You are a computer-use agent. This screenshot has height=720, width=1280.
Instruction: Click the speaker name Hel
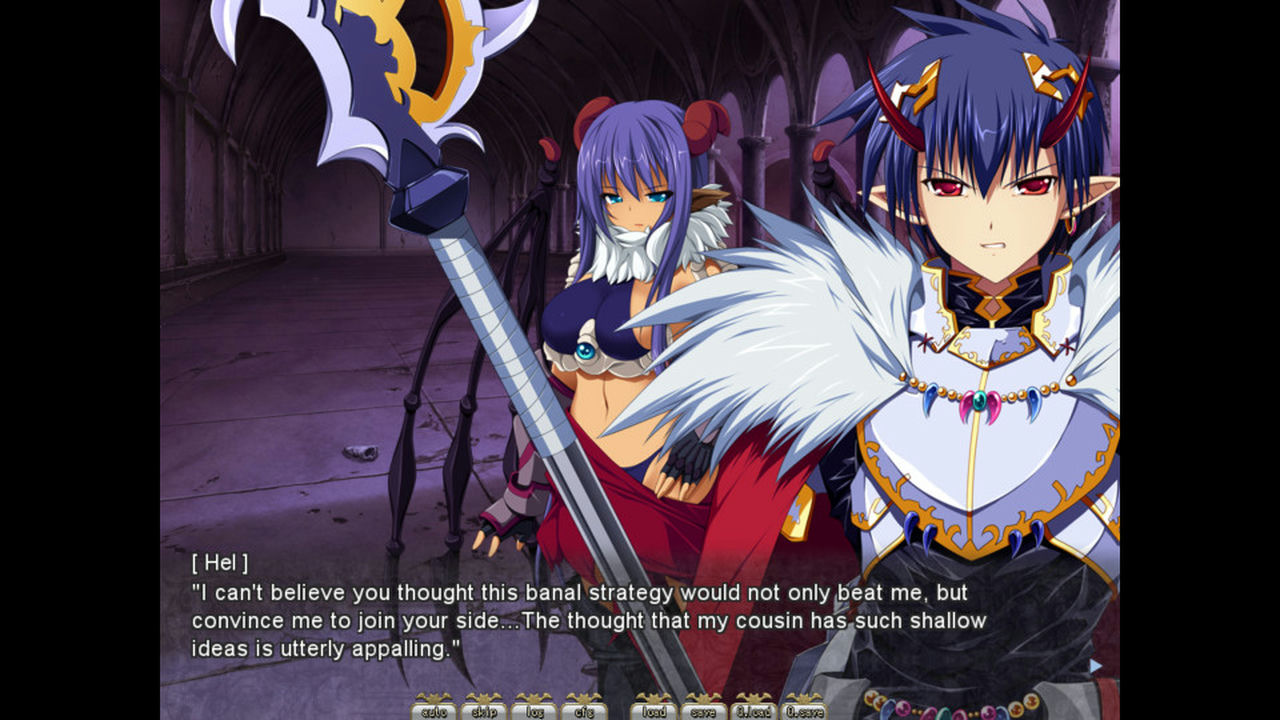(x=222, y=564)
